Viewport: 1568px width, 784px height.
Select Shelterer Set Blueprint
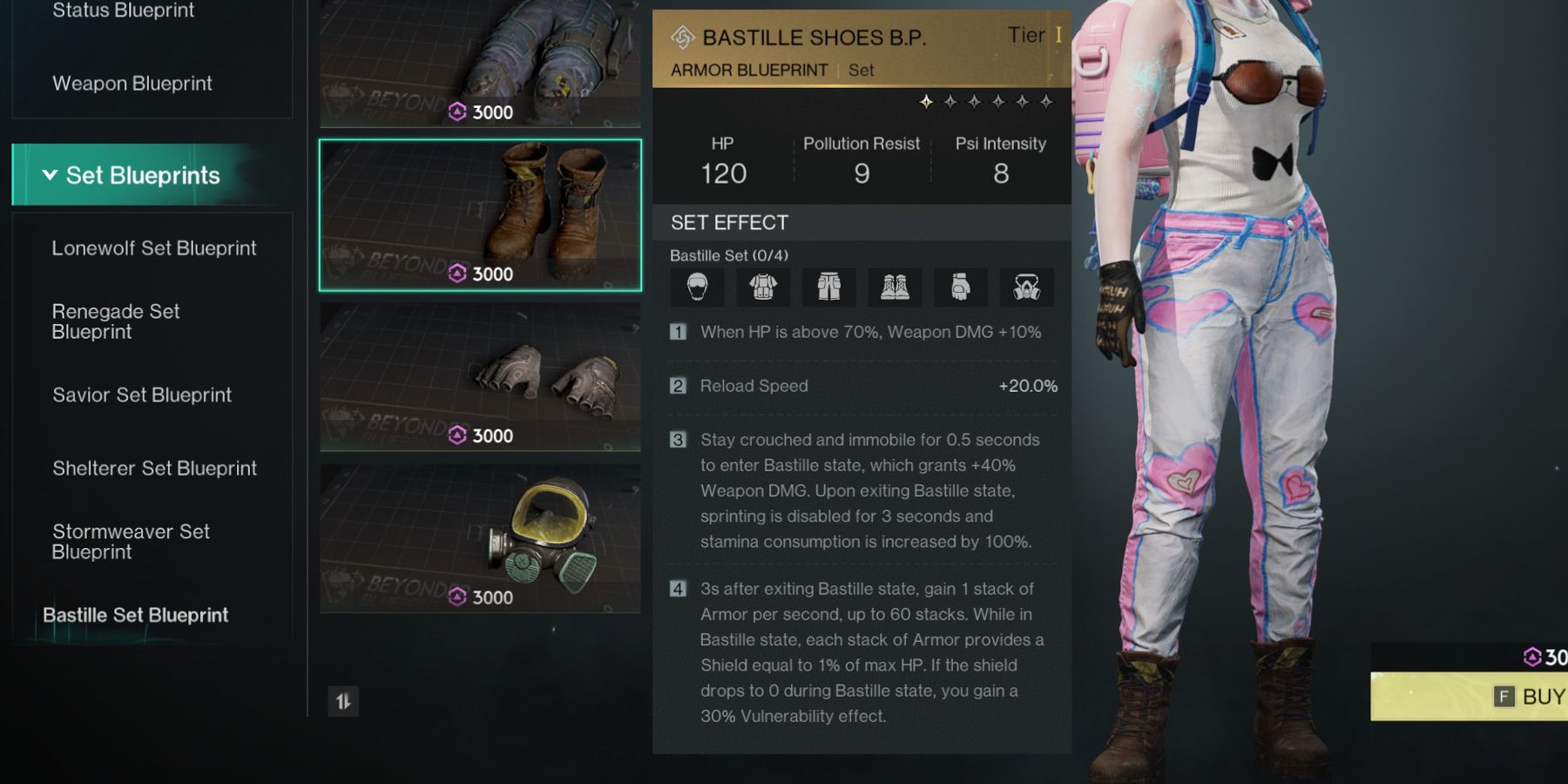click(x=154, y=469)
